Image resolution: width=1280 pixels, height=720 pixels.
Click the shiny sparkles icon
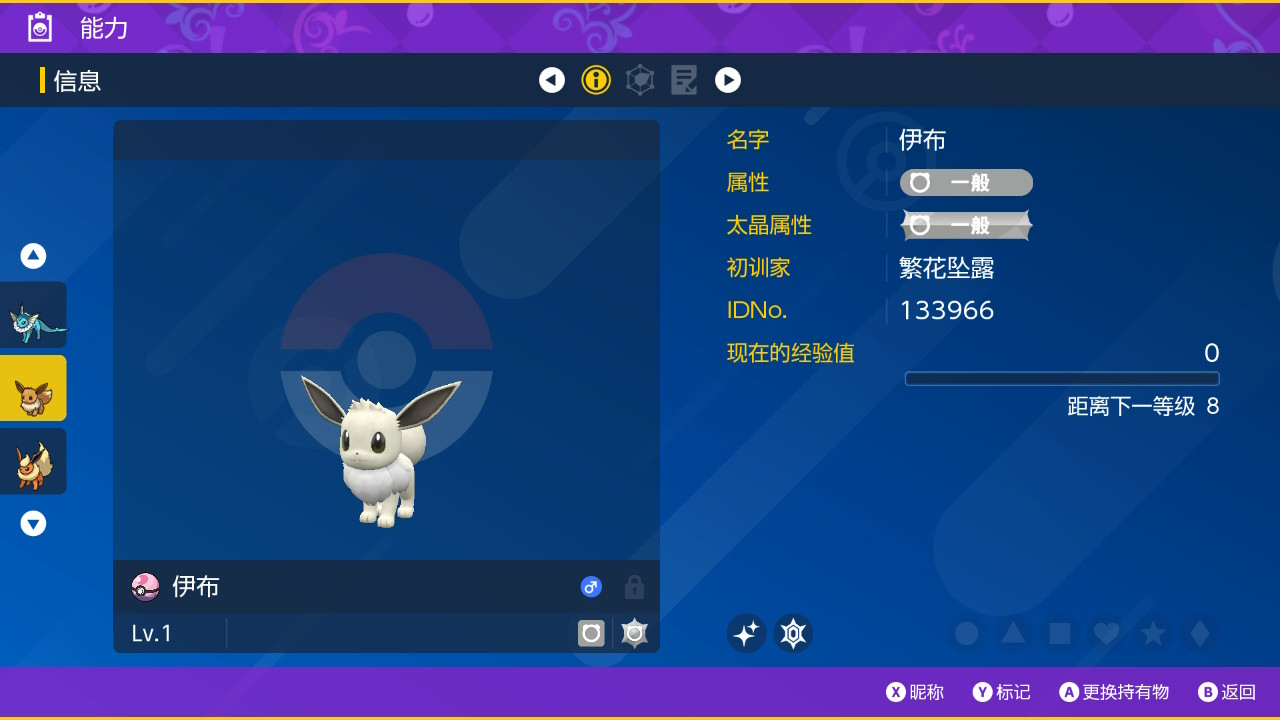746,633
